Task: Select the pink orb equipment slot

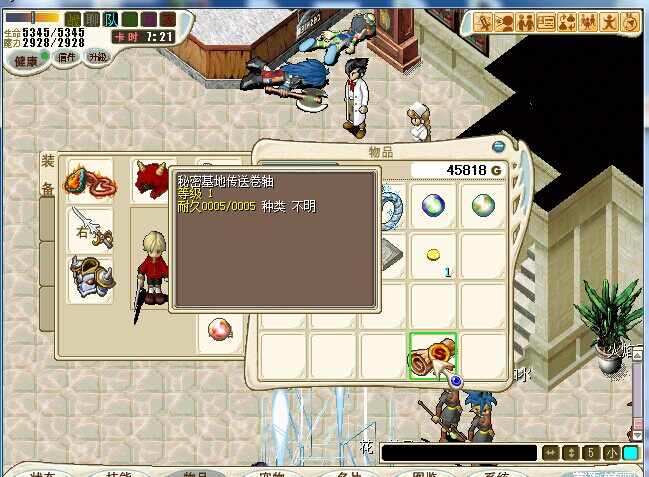Action: [217, 329]
